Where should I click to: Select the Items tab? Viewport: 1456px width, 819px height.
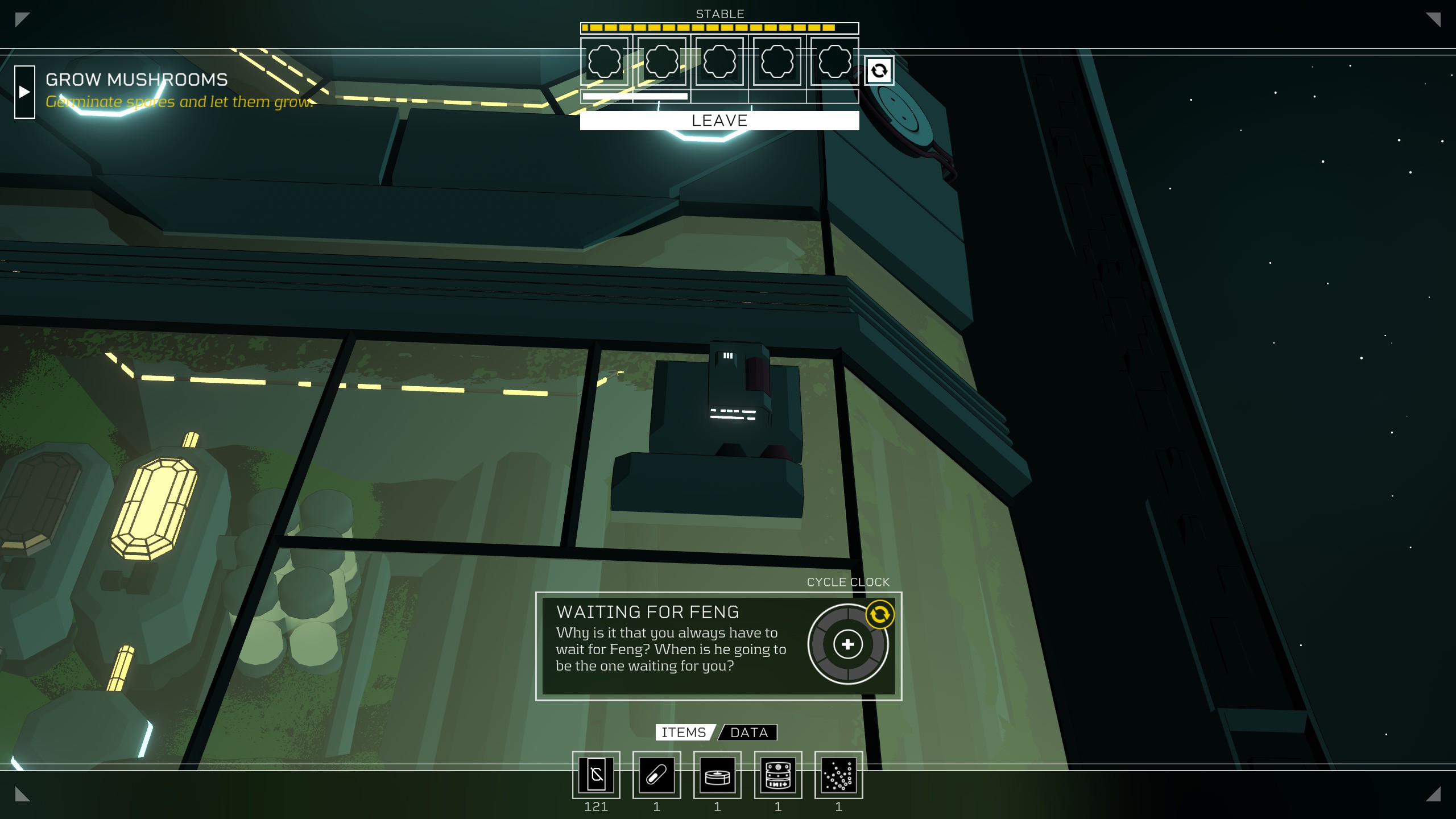684,733
